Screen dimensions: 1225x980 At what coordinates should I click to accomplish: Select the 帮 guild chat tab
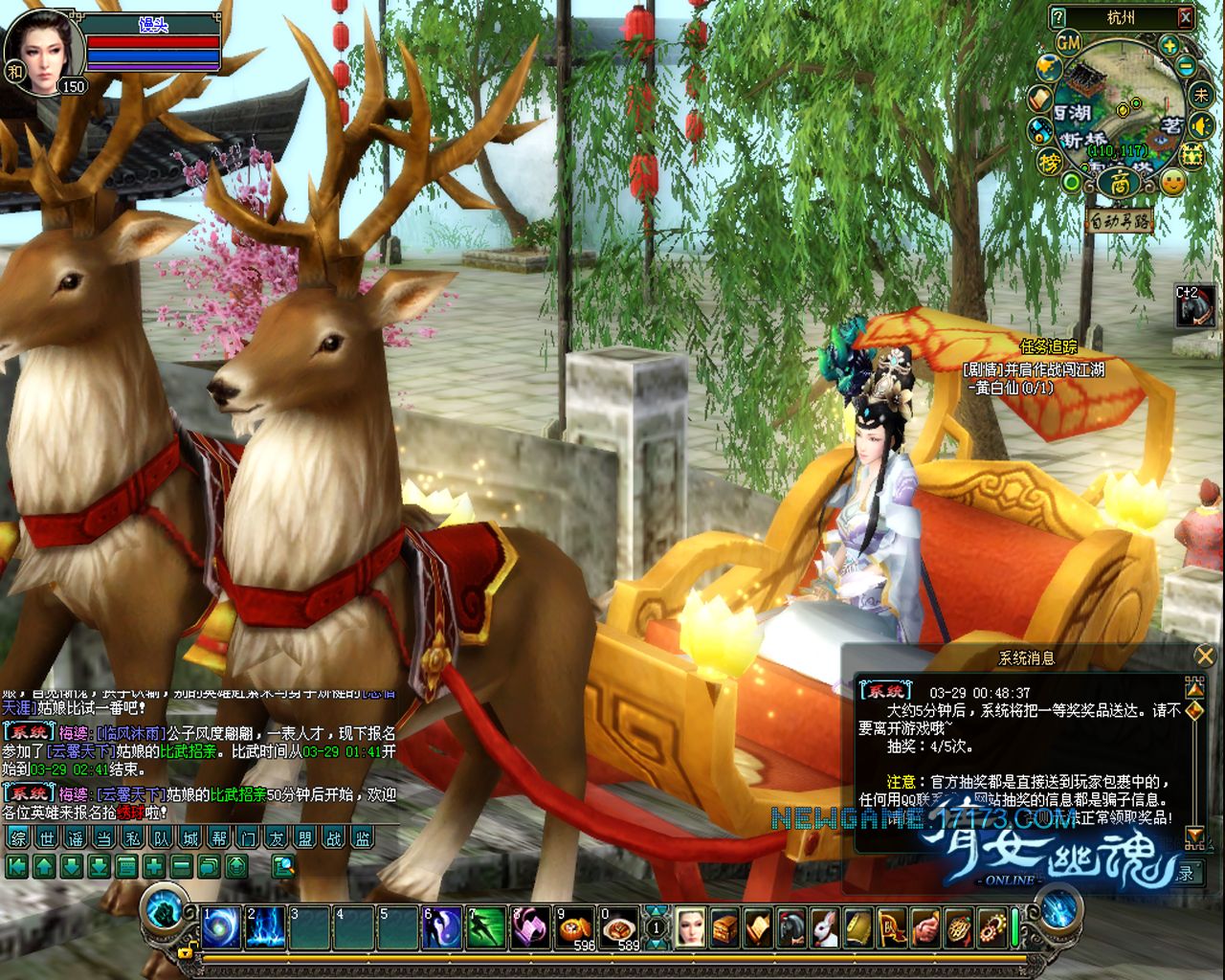219,838
